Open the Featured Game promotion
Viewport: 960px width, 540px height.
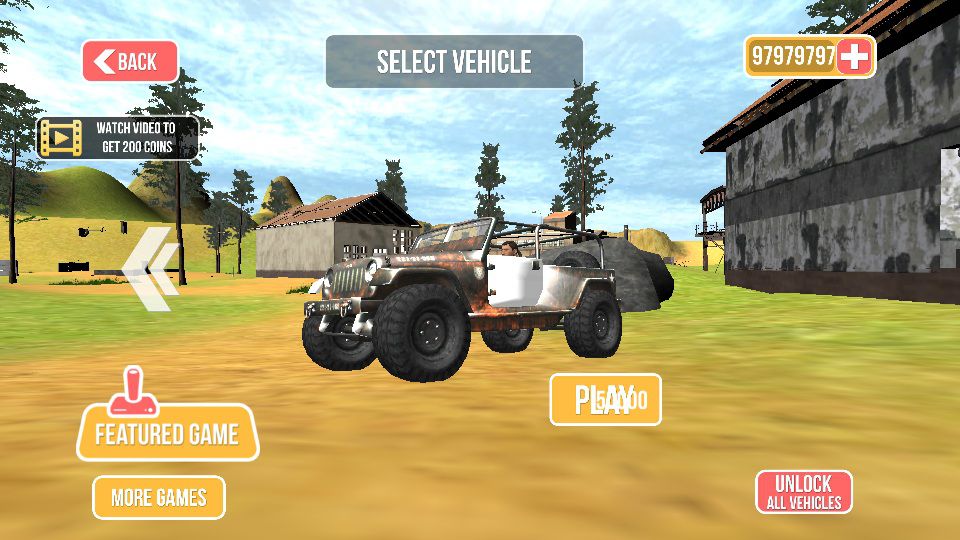(x=167, y=432)
